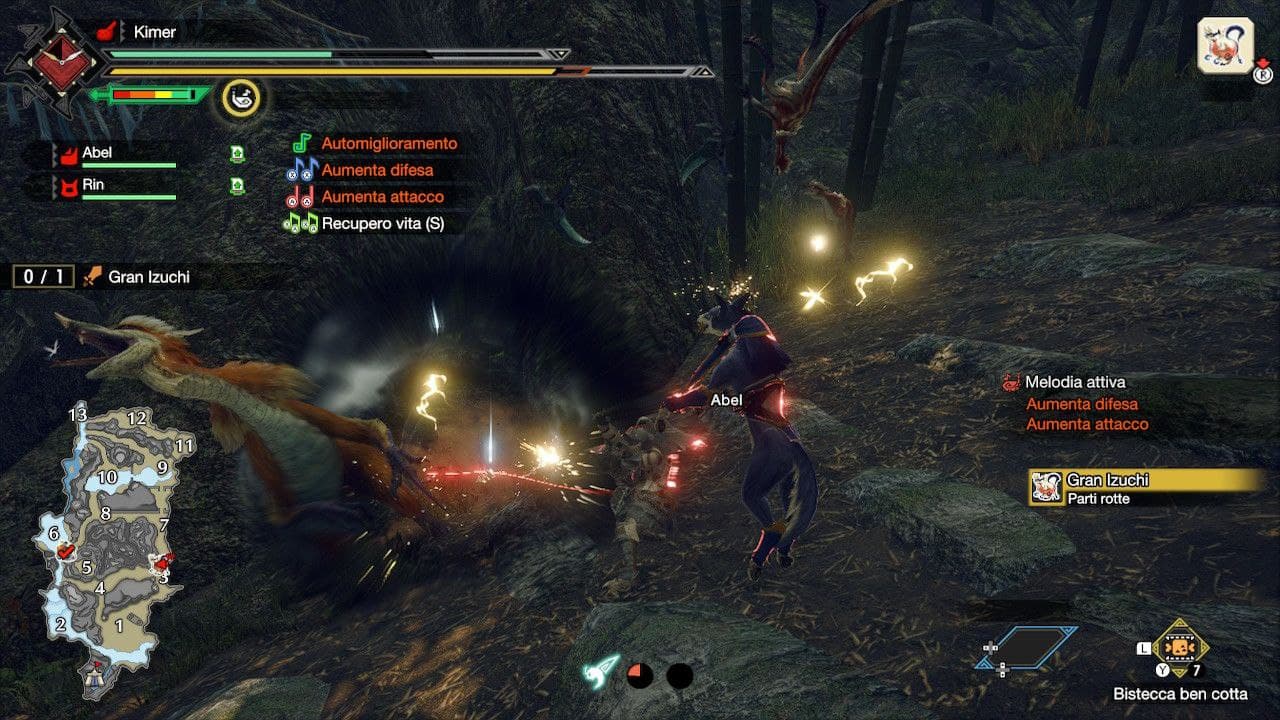This screenshot has height=720, width=1280.
Task: Select the Bistecca ben cotta item slot
Action: (1181, 647)
